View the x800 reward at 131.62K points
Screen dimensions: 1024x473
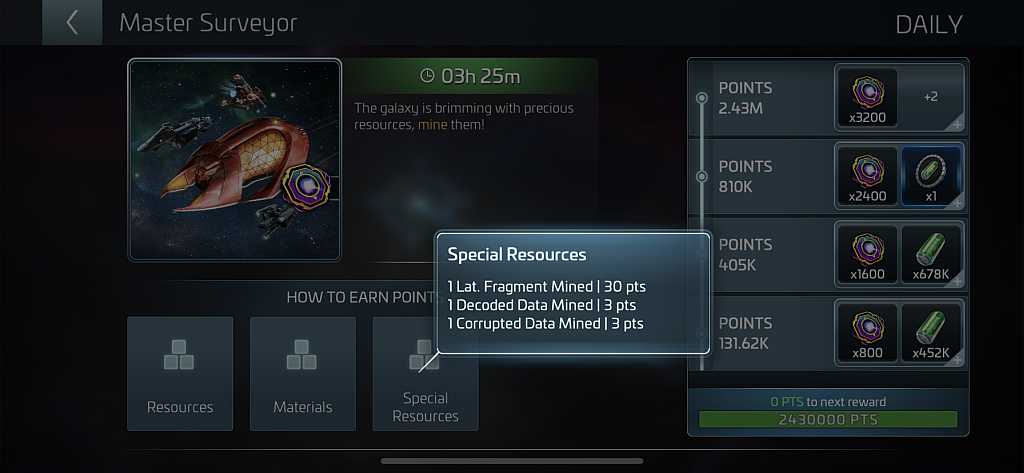pos(866,333)
